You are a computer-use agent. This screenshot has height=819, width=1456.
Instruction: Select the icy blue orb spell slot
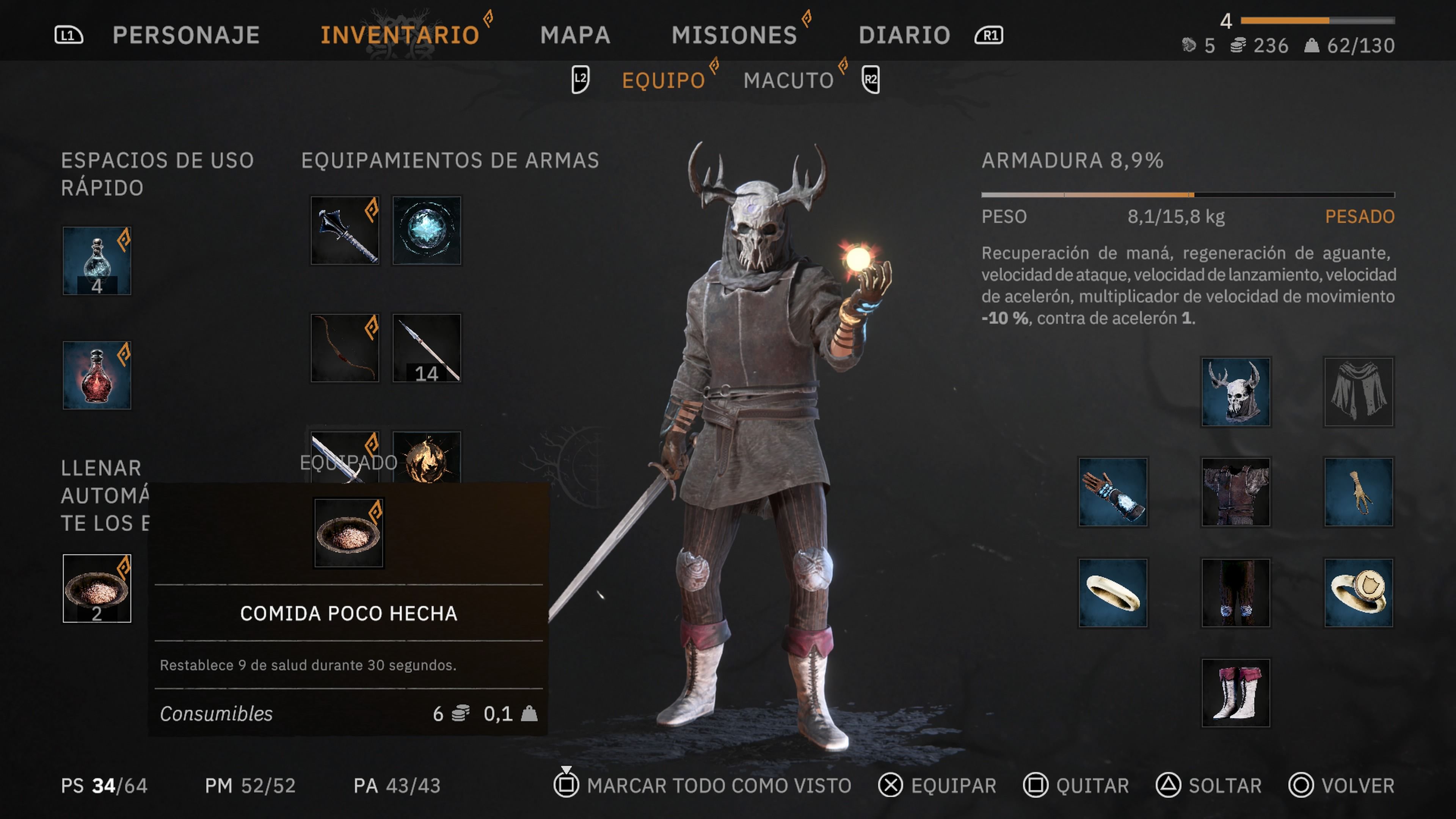[427, 230]
